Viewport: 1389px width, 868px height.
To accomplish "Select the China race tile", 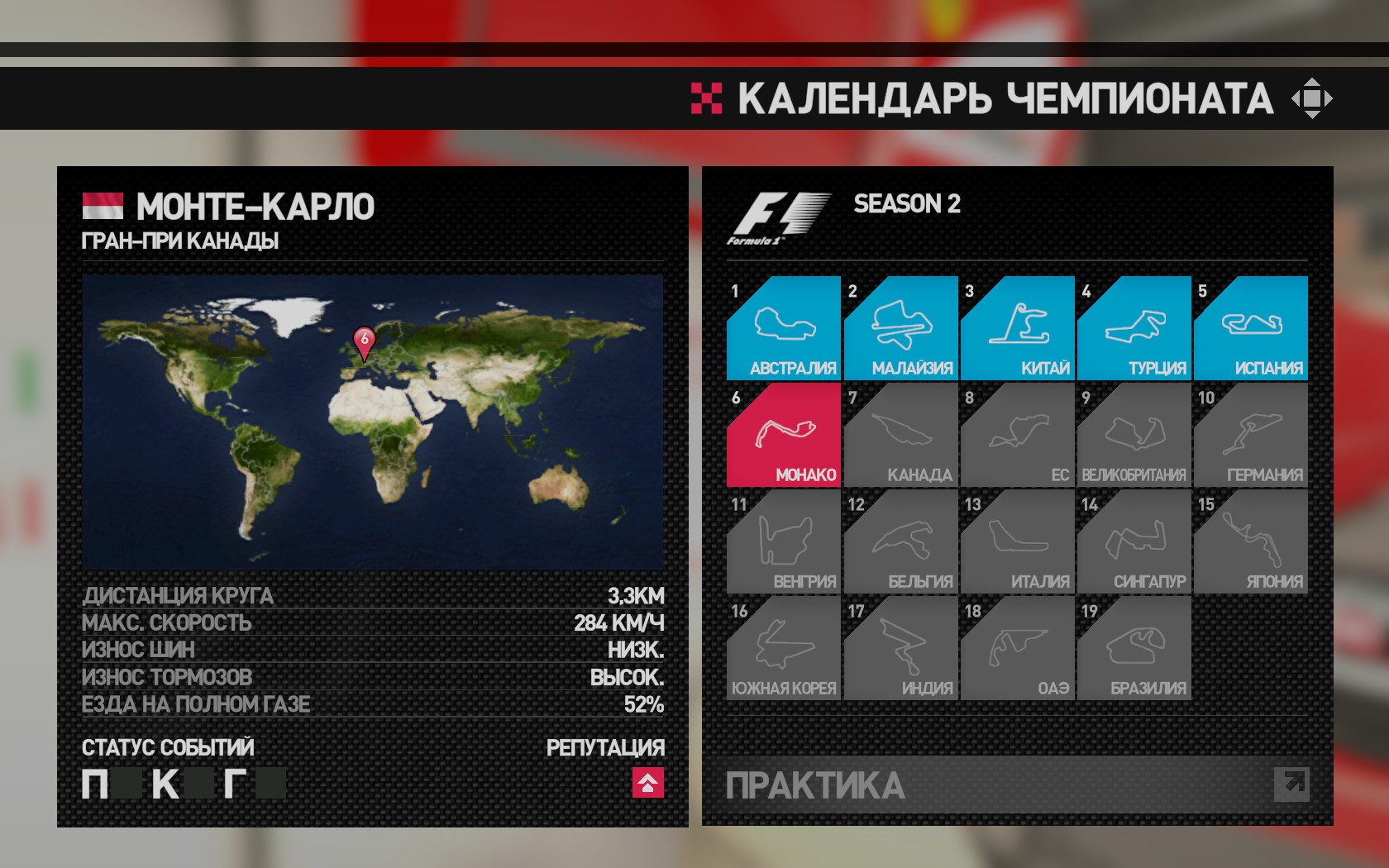I will pyautogui.click(x=1017, y=328).
